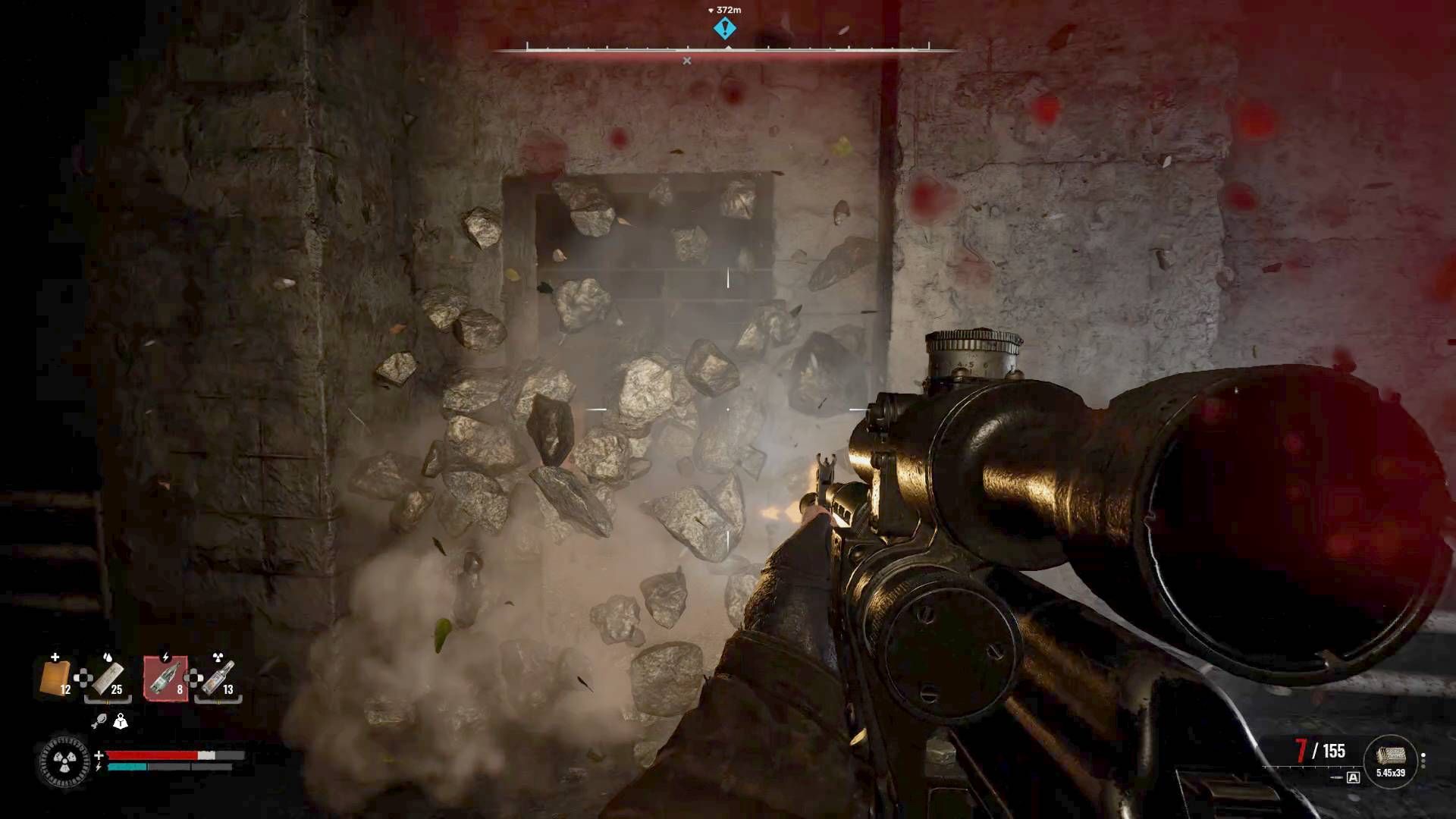Toggle the radiation hazard icon above the vodka slot
This screenshot has height=819, width=1456.
217,656
